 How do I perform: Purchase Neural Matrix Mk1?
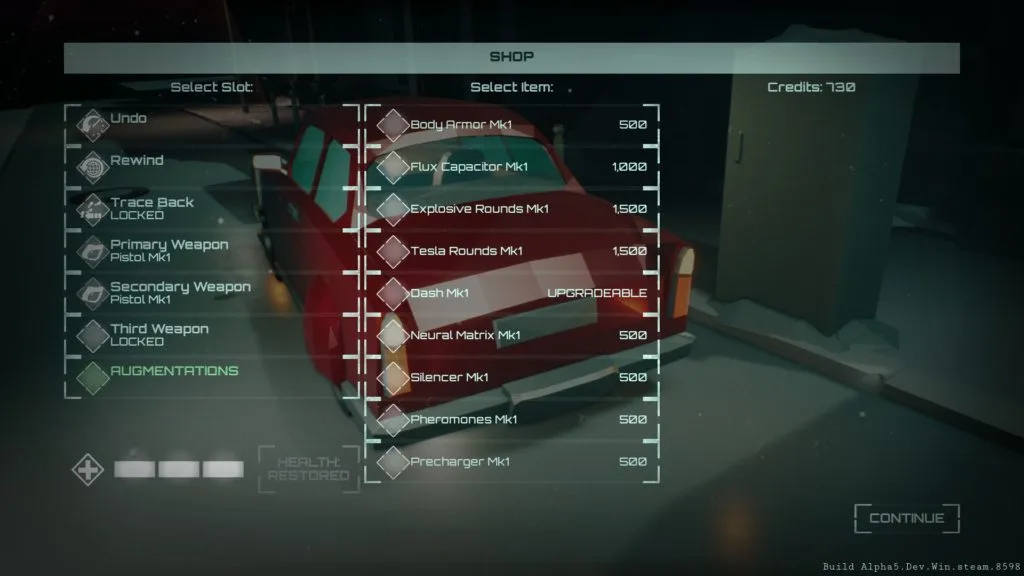511,335
